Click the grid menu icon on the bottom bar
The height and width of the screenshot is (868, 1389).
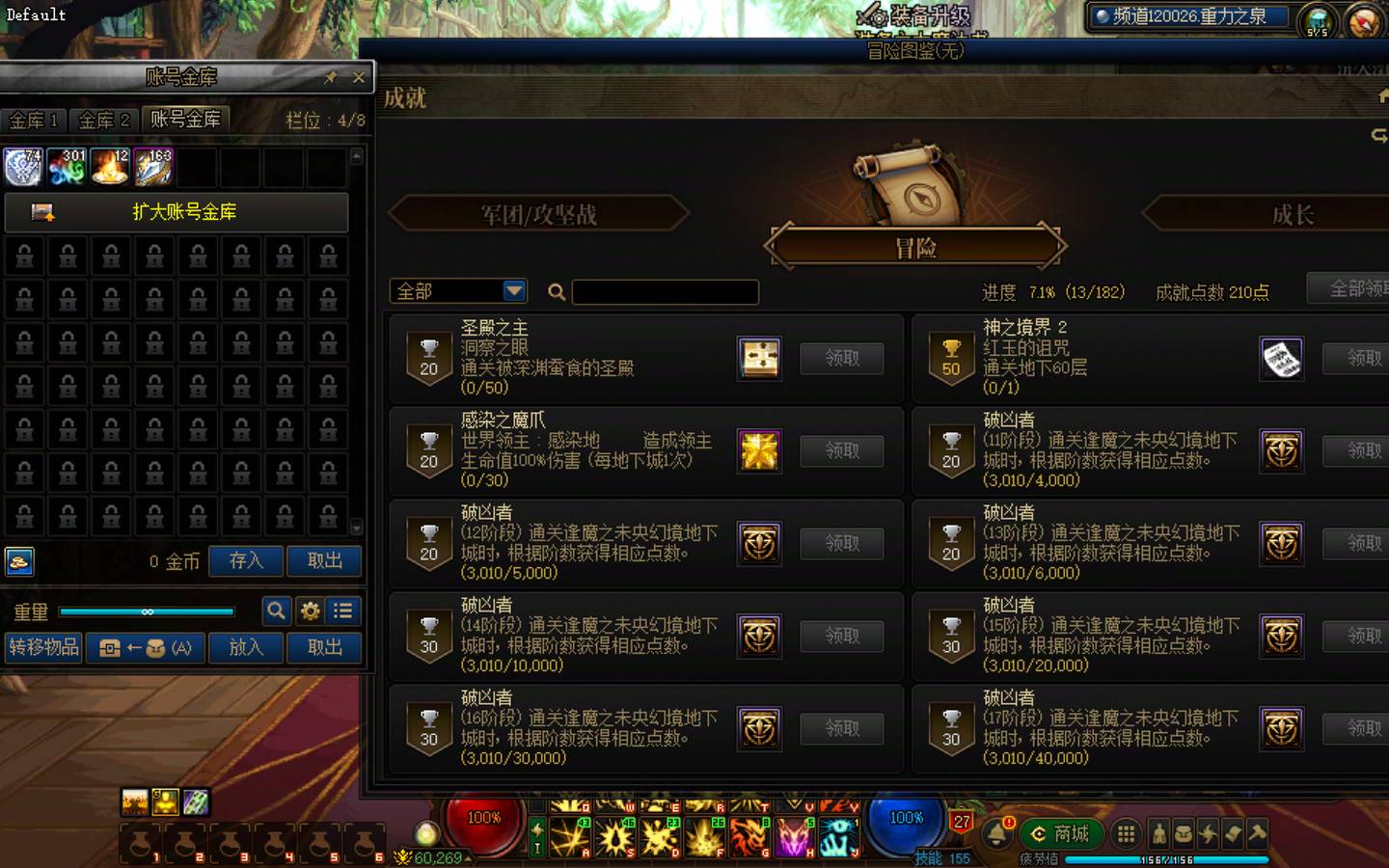point(1126,833)
